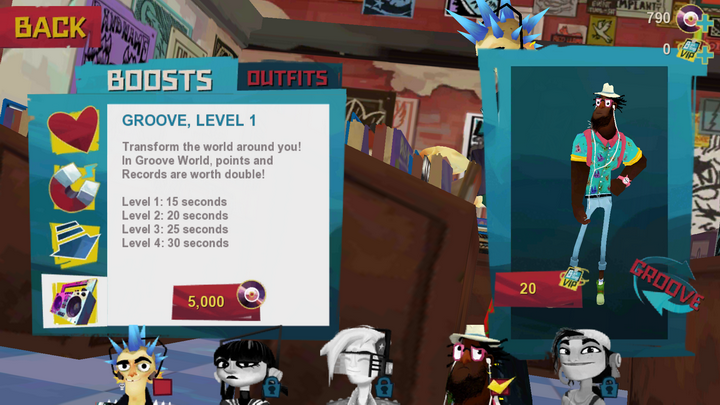This screenshot has height=405, width=720.
Task: Switch to the Outfits tab
Action: [287, 77]
